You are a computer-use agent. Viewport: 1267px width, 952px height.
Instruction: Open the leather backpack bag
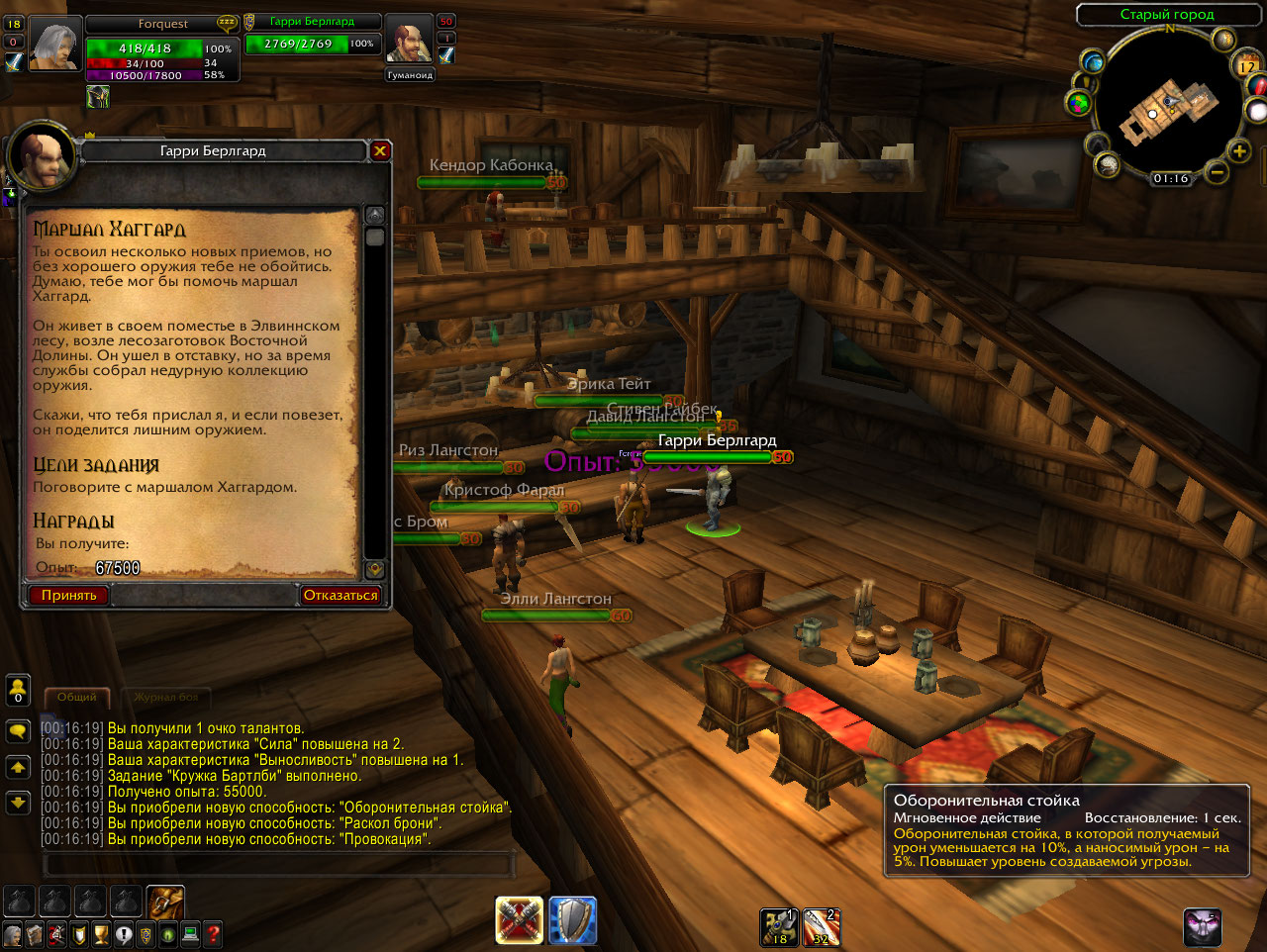166,902
